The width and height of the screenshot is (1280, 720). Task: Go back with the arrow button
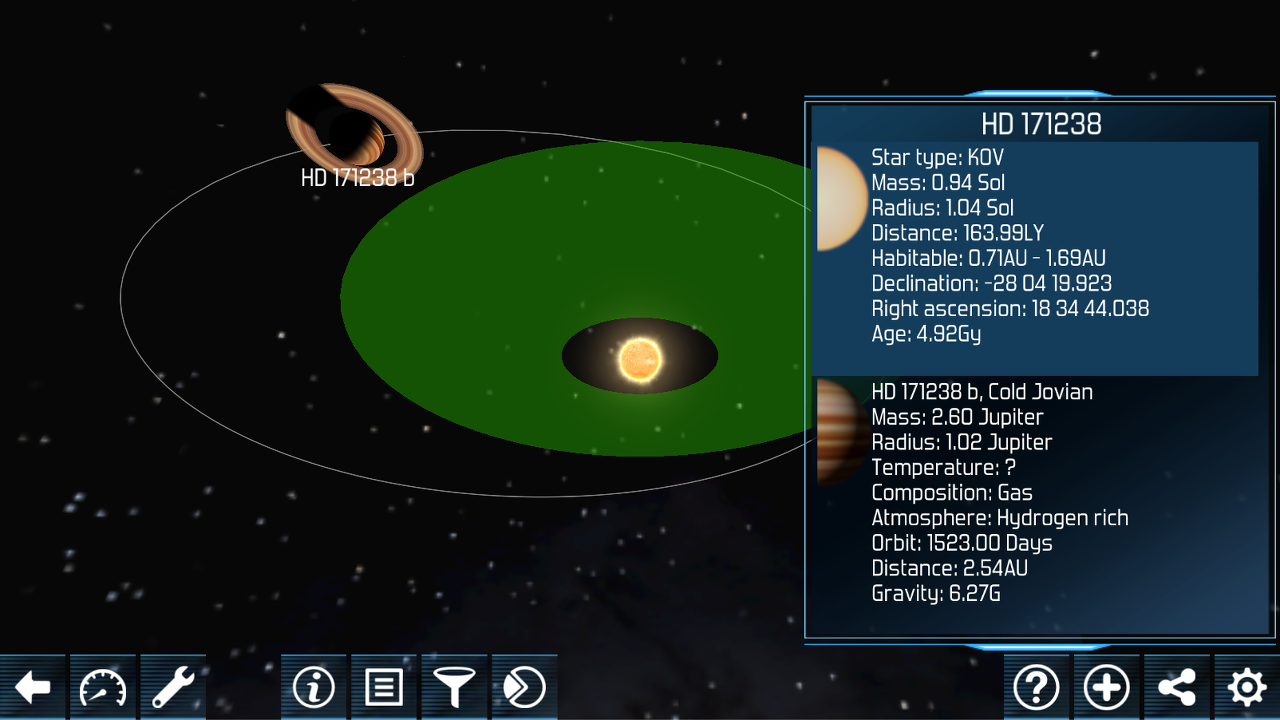pos(33,688)
